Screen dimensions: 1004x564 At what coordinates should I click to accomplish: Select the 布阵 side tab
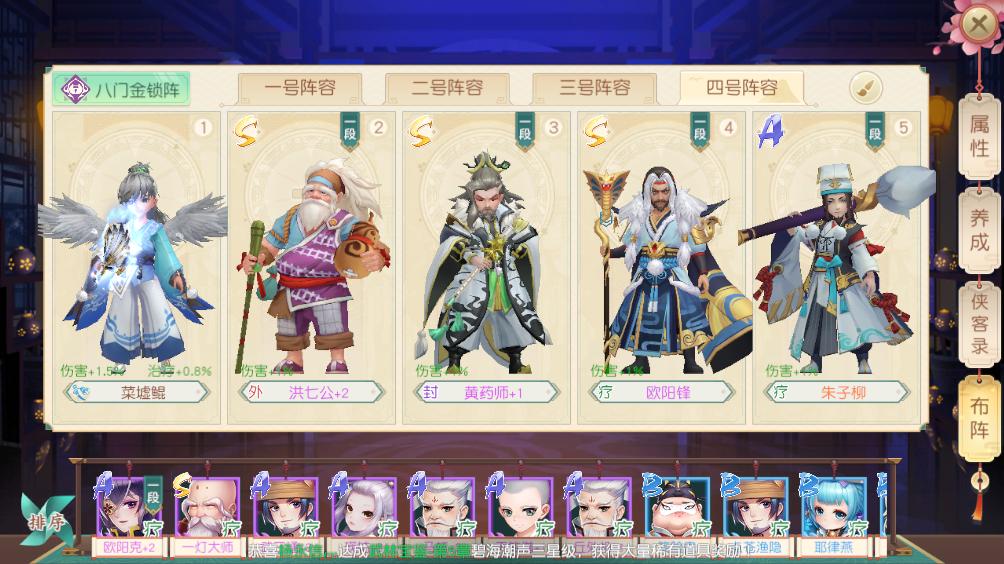(979, 416)
